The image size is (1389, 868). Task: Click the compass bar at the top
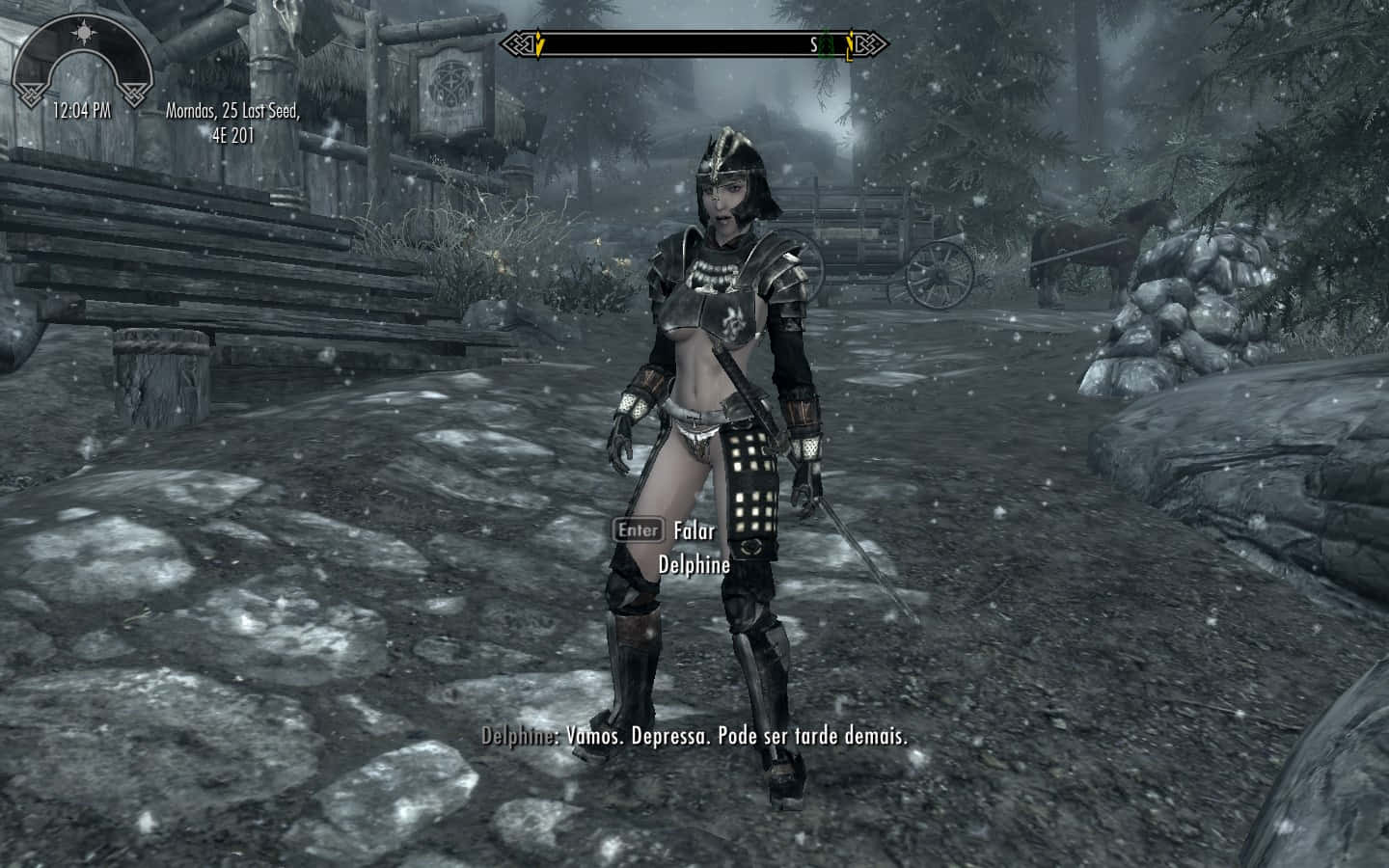(x=694, y=44)
